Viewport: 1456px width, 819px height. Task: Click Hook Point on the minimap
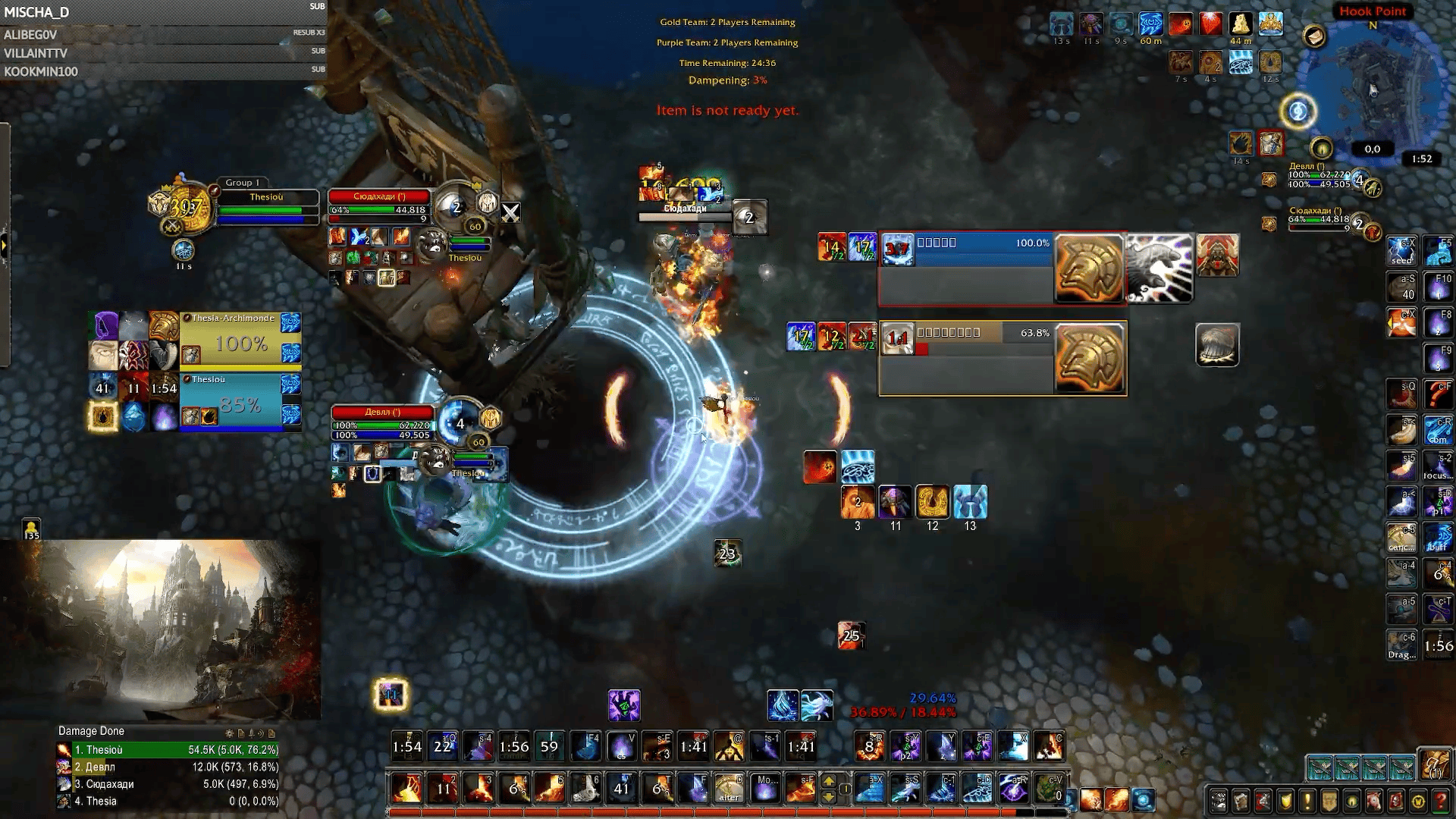click(x=1373, y=11)
